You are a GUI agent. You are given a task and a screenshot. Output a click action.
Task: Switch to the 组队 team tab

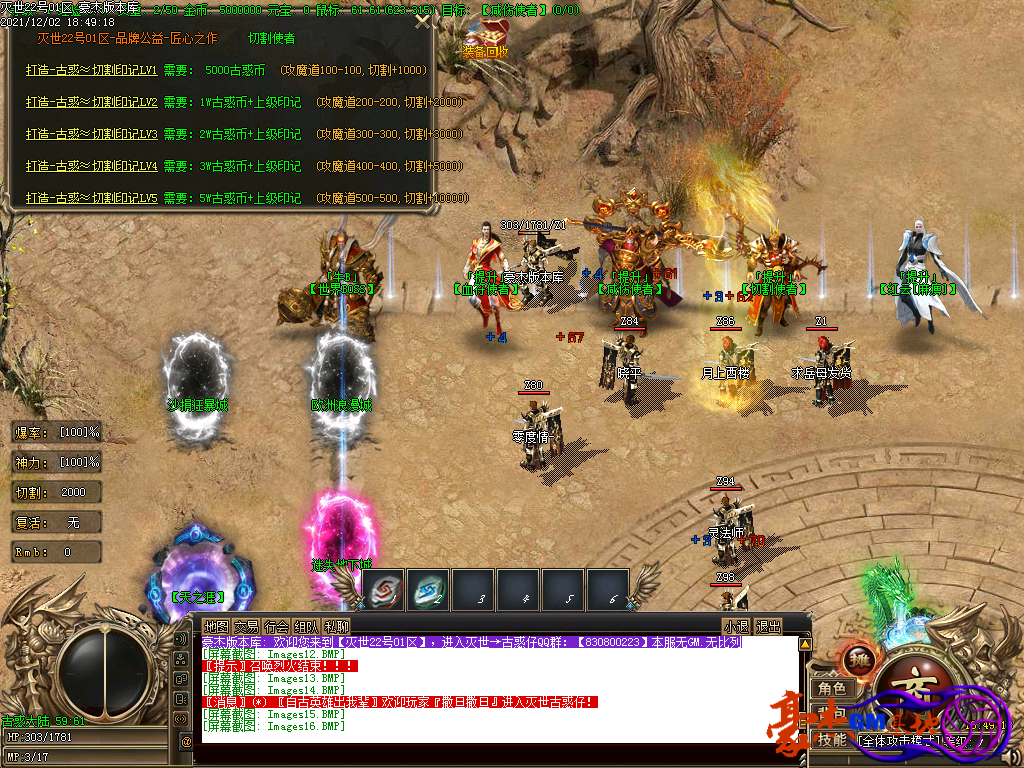(306, 626)
